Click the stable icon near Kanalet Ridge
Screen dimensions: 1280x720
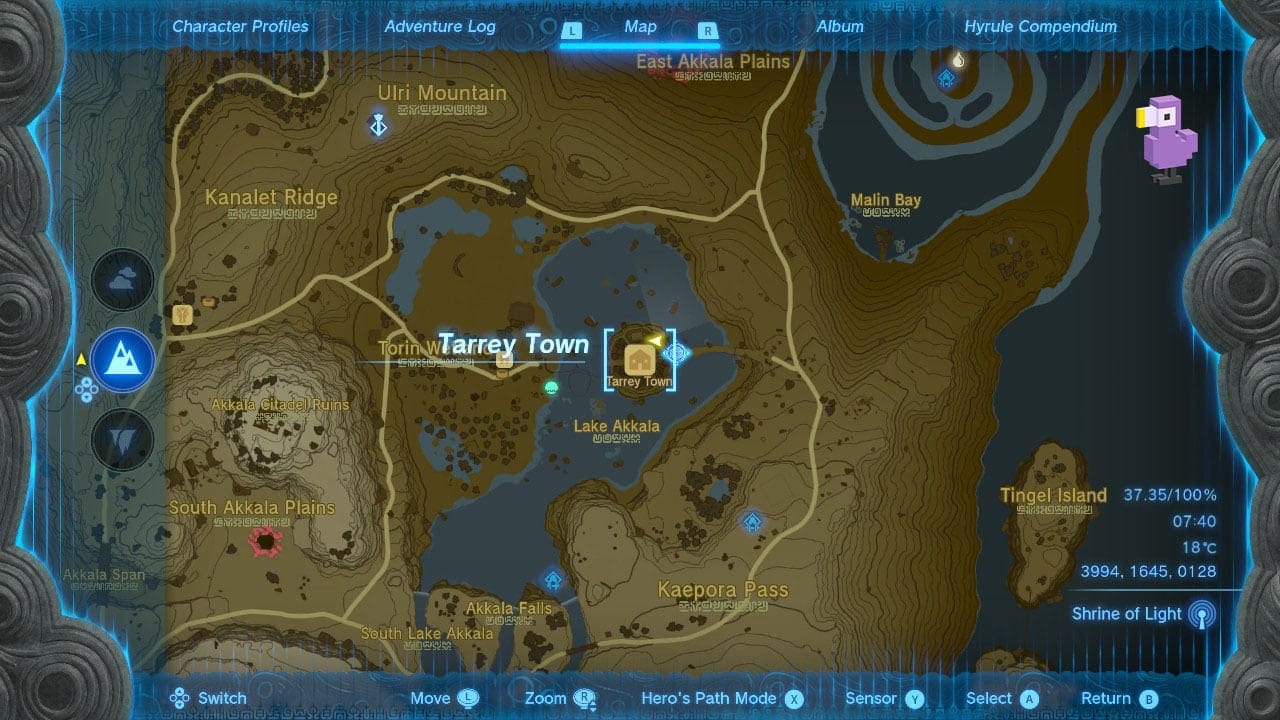(x=182, y=315)
